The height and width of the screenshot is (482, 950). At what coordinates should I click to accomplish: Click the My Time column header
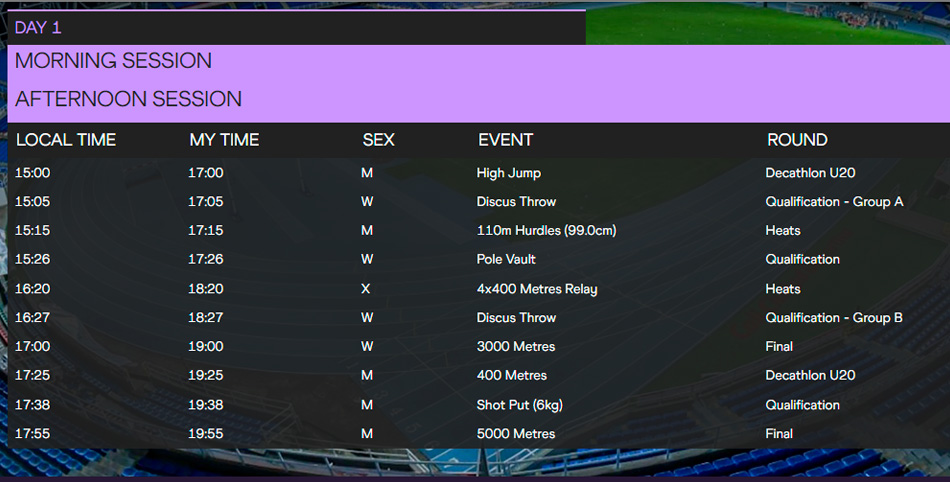click(224, 140)
